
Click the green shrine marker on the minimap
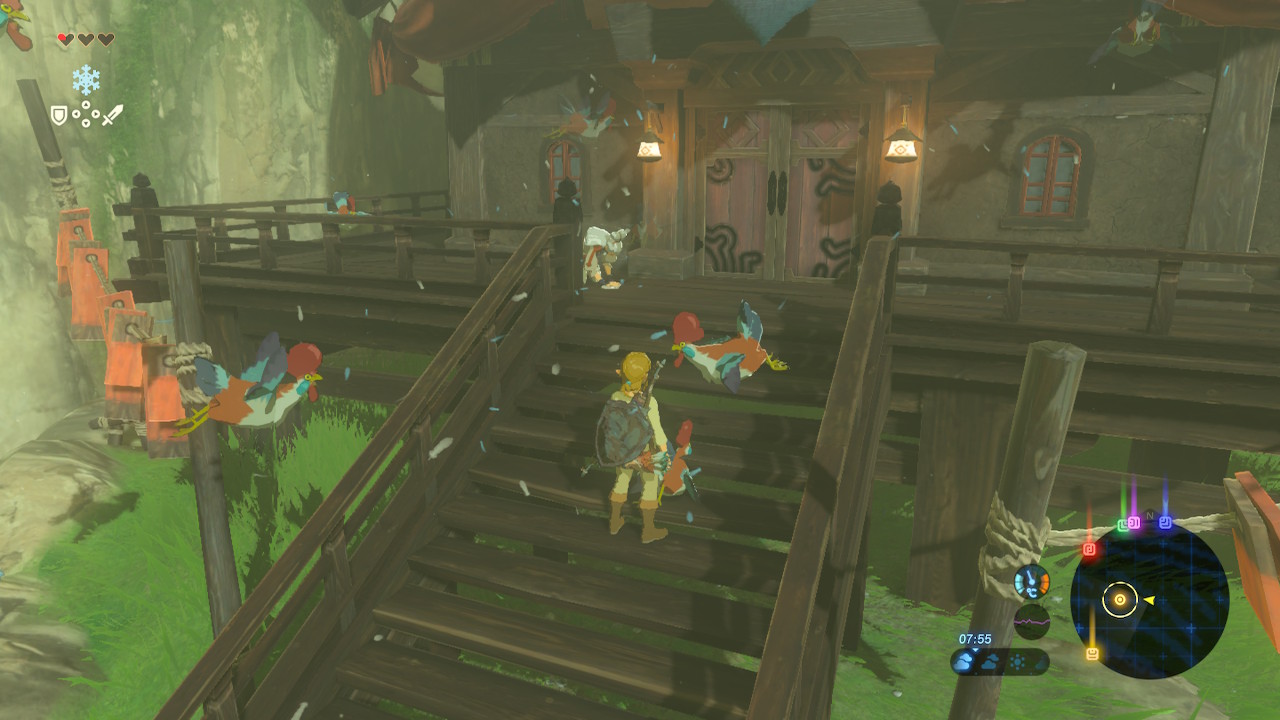click(x=1122, y=524)
